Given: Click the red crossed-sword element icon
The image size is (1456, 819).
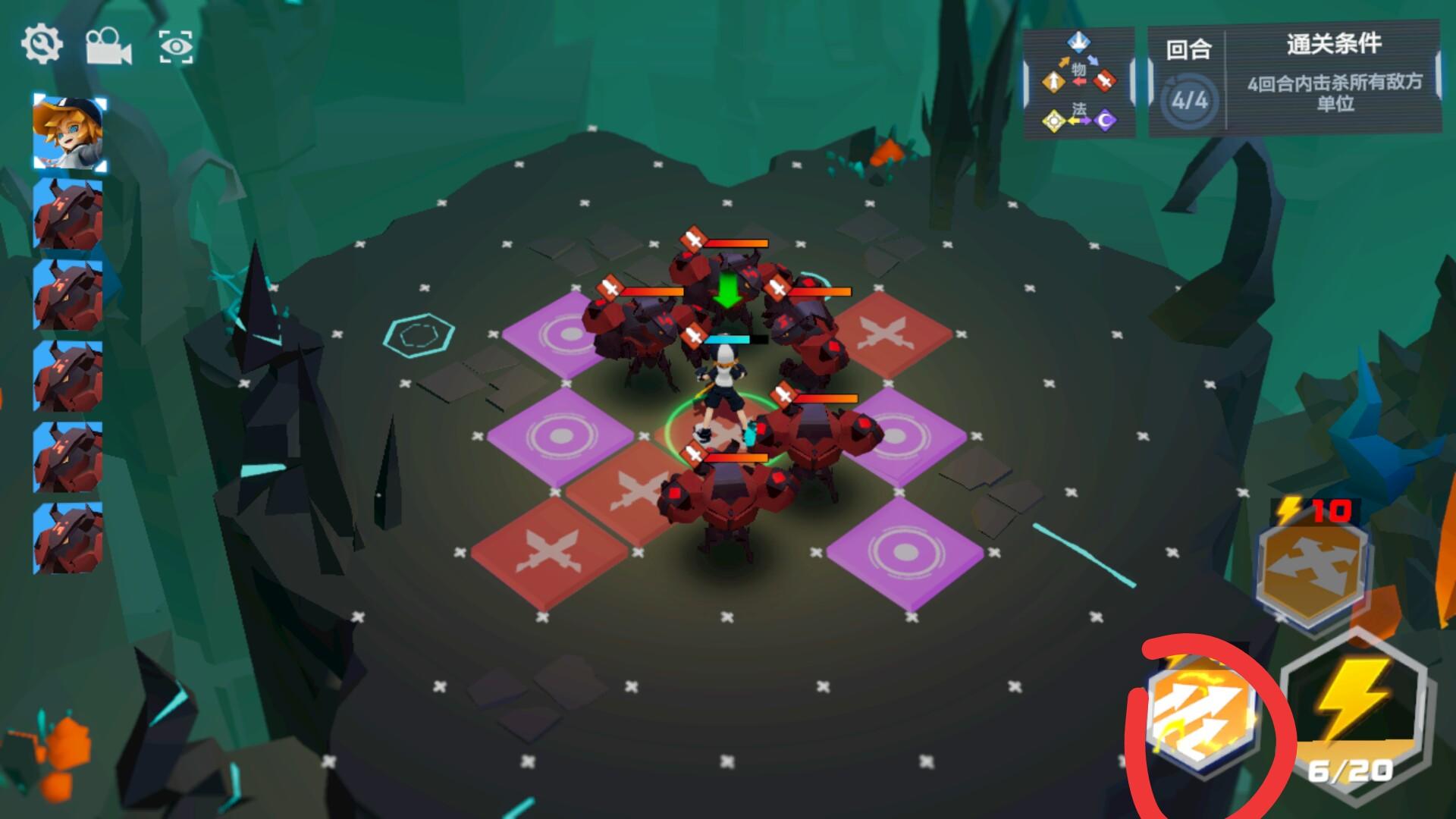Looking at the screenshot, I should pos(1104,81).
